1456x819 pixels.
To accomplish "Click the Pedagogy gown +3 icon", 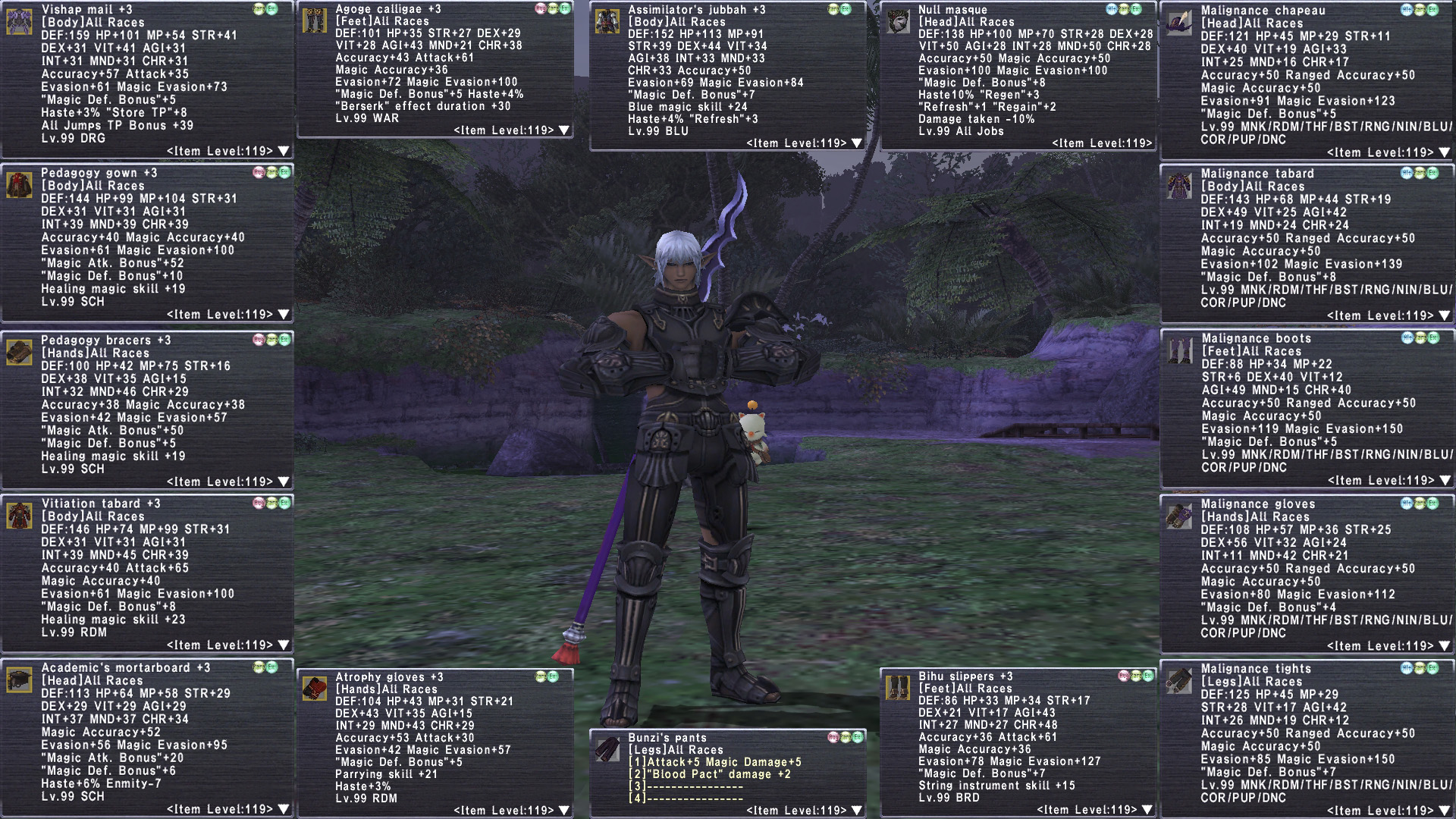I will click(19, 184).
